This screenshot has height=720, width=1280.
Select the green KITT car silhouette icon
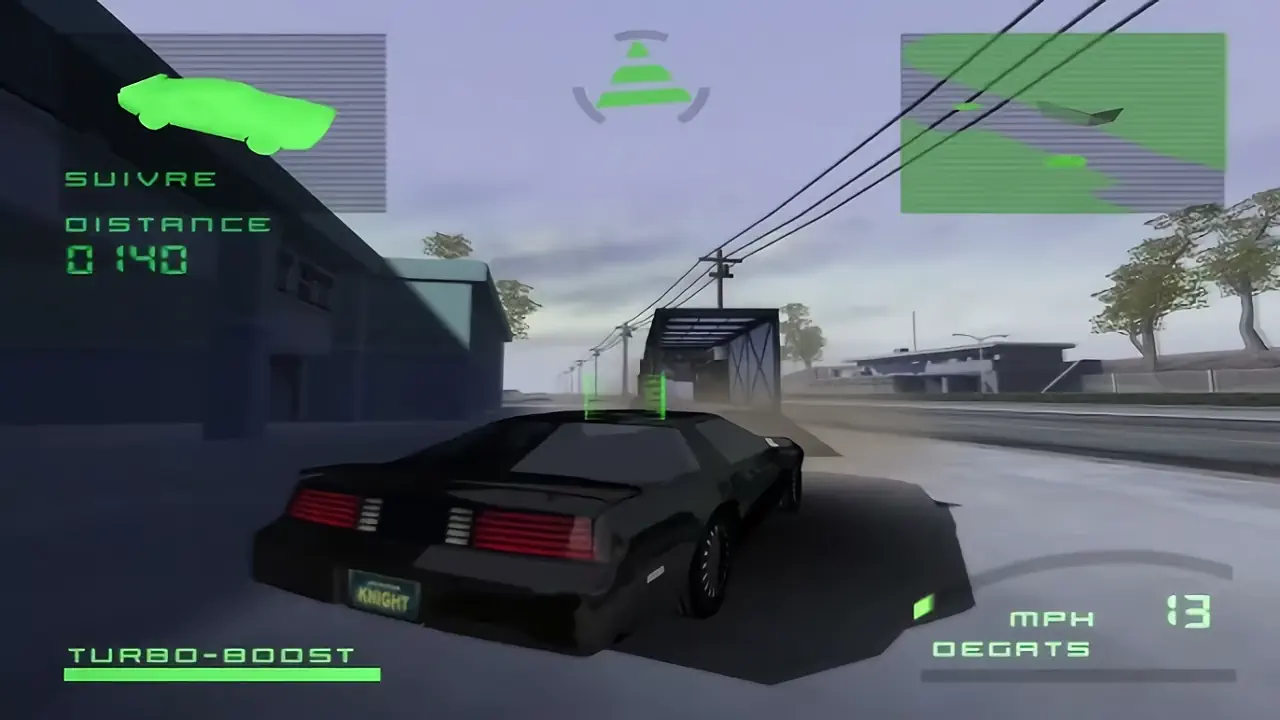pos(225,110)
